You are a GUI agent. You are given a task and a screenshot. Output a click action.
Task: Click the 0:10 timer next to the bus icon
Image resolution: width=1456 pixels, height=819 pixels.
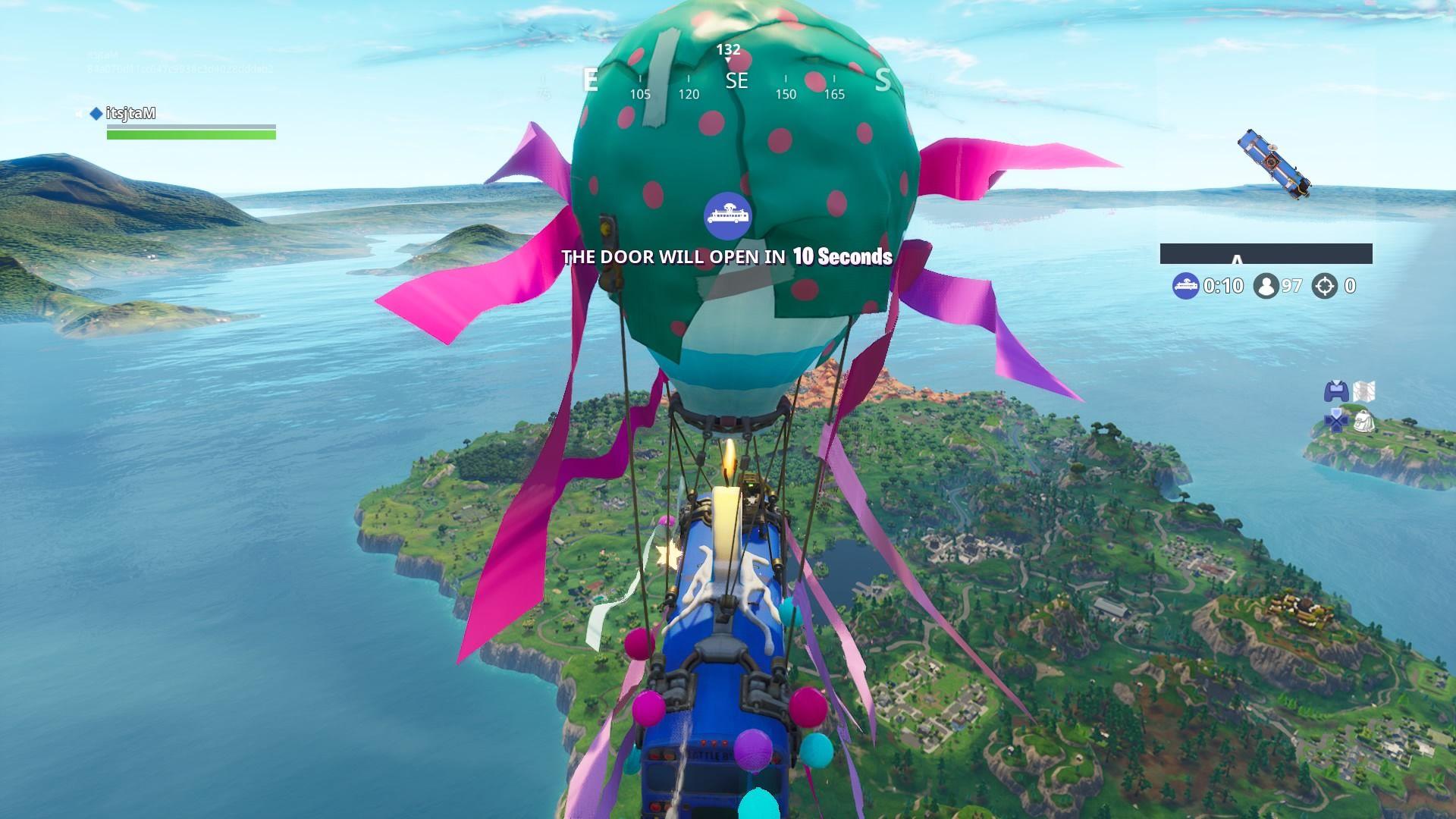(x=1222, y=286)
